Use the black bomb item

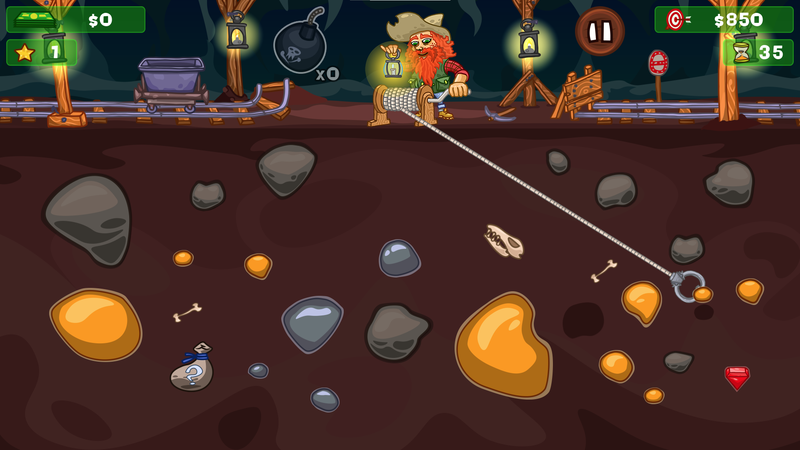click(x=299, y=46)
